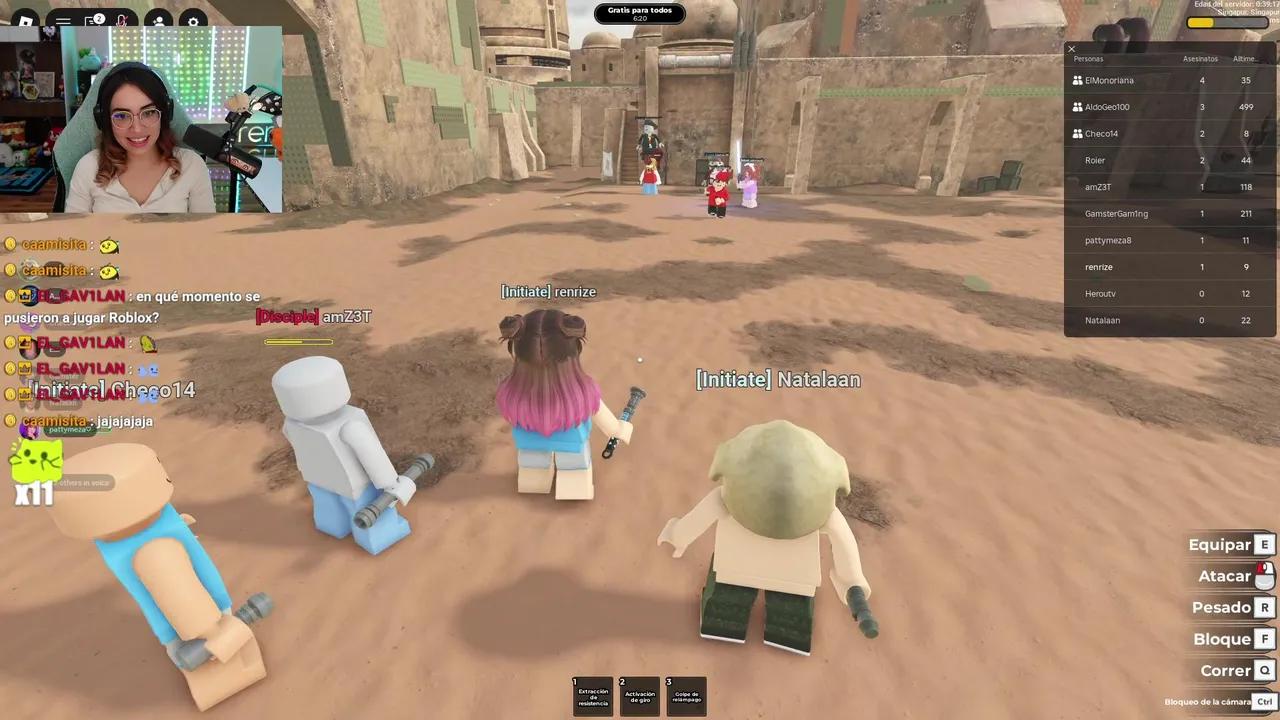
Task: Sort players by Asesinatos column
Action: click(x=1200, y=58)
